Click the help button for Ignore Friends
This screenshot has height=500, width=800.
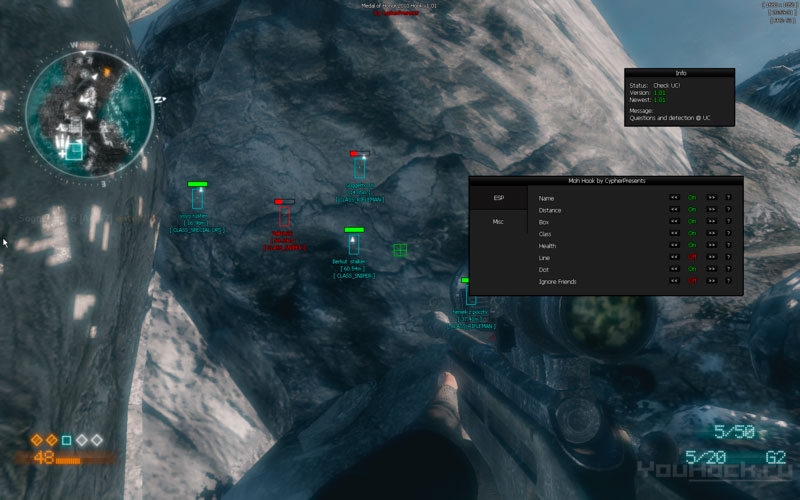tap(728, 282)
